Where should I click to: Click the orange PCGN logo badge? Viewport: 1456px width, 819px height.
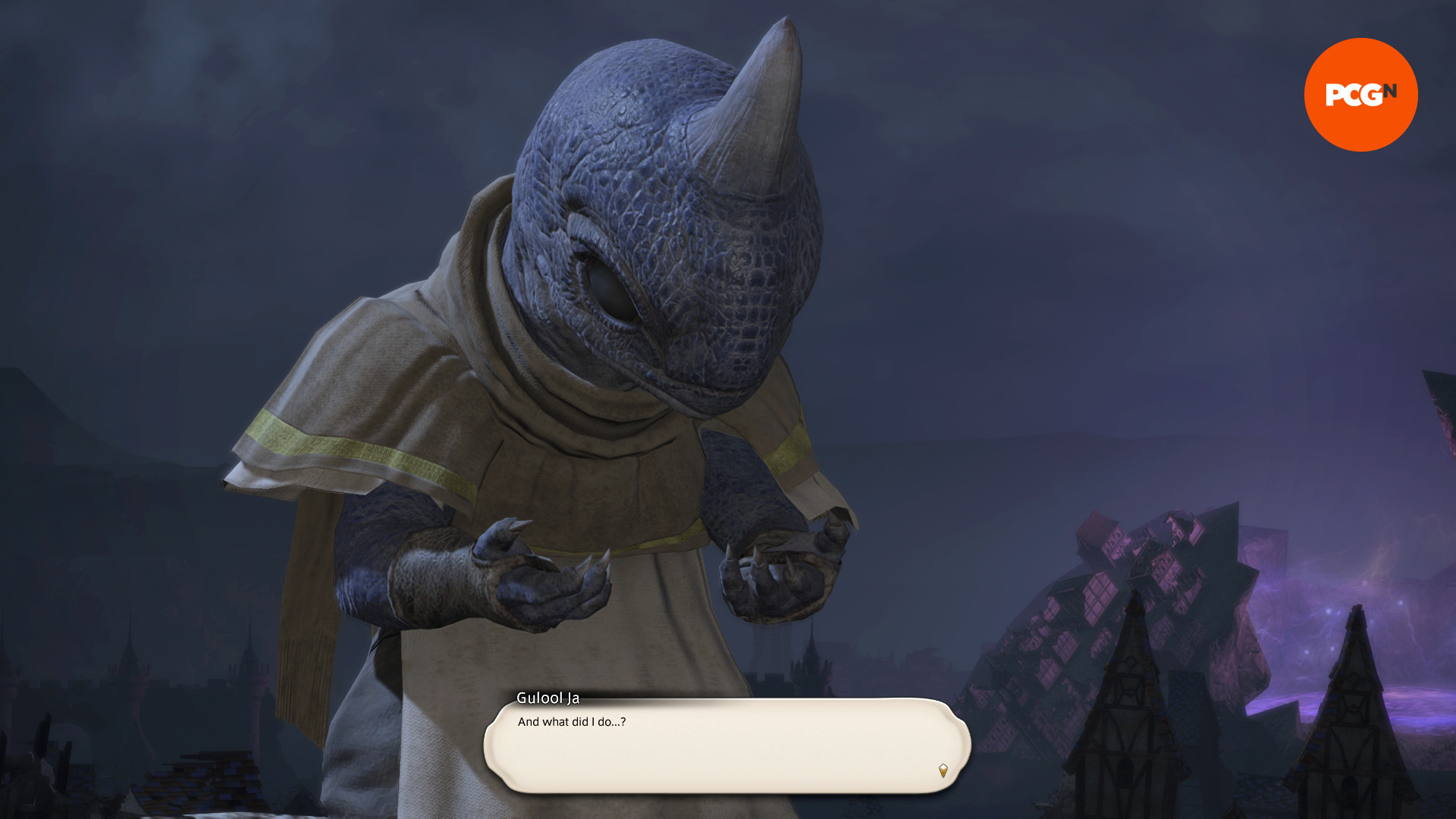pos(1360,95)
